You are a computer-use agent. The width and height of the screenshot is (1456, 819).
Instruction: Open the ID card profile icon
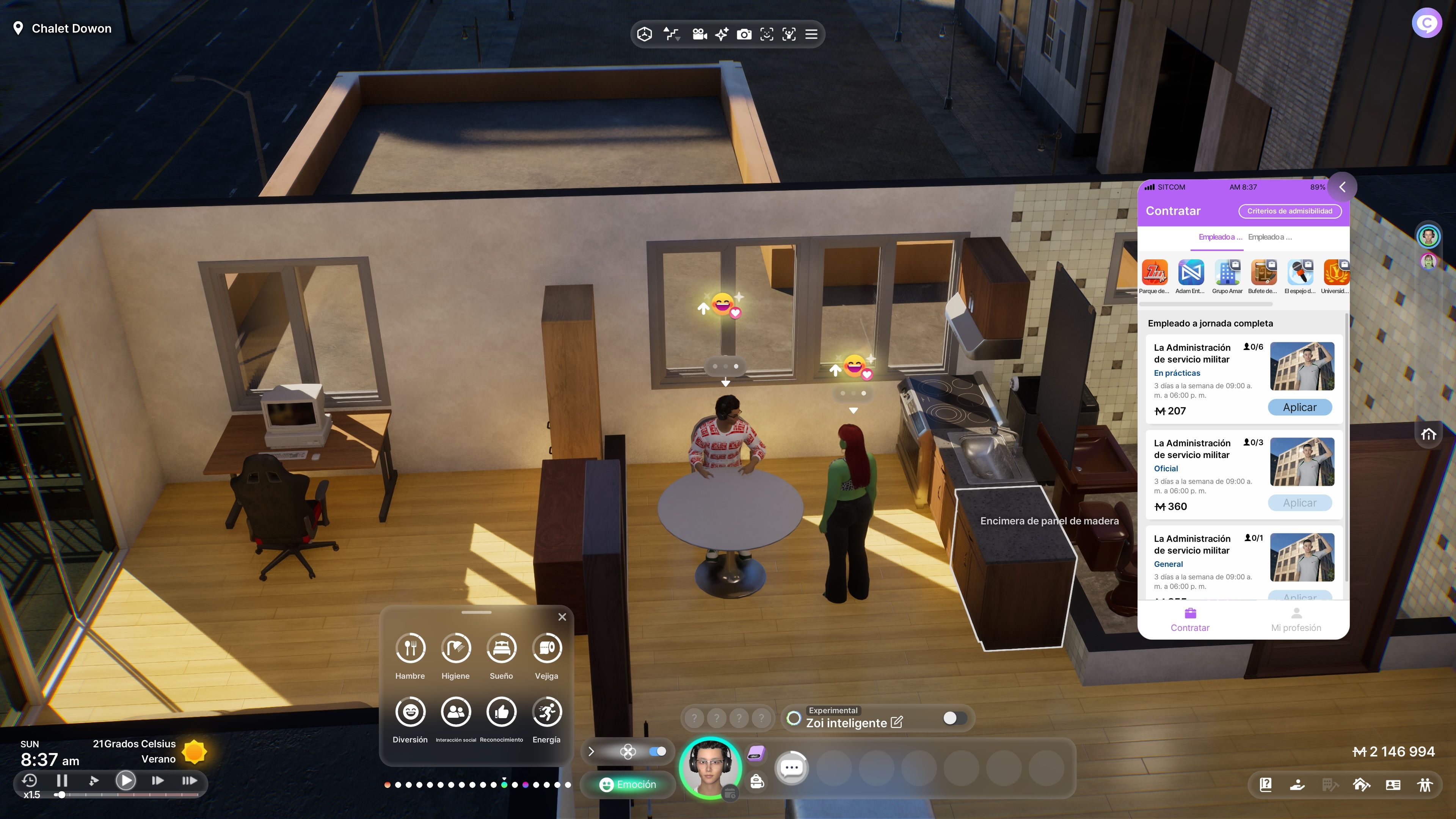pos(1393,784)
